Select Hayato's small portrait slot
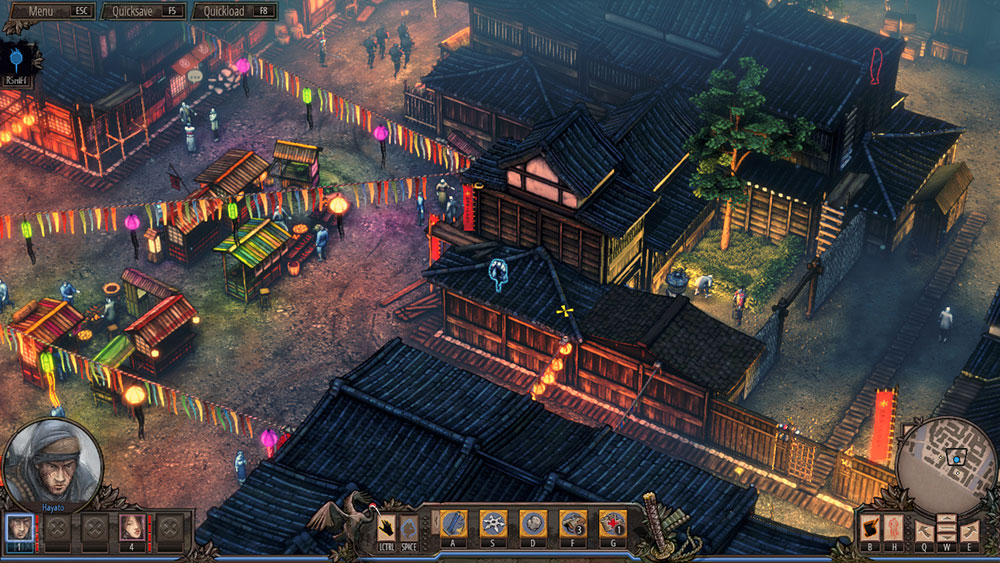This screenshot has height=563, width=1000. tap(19, 526)
